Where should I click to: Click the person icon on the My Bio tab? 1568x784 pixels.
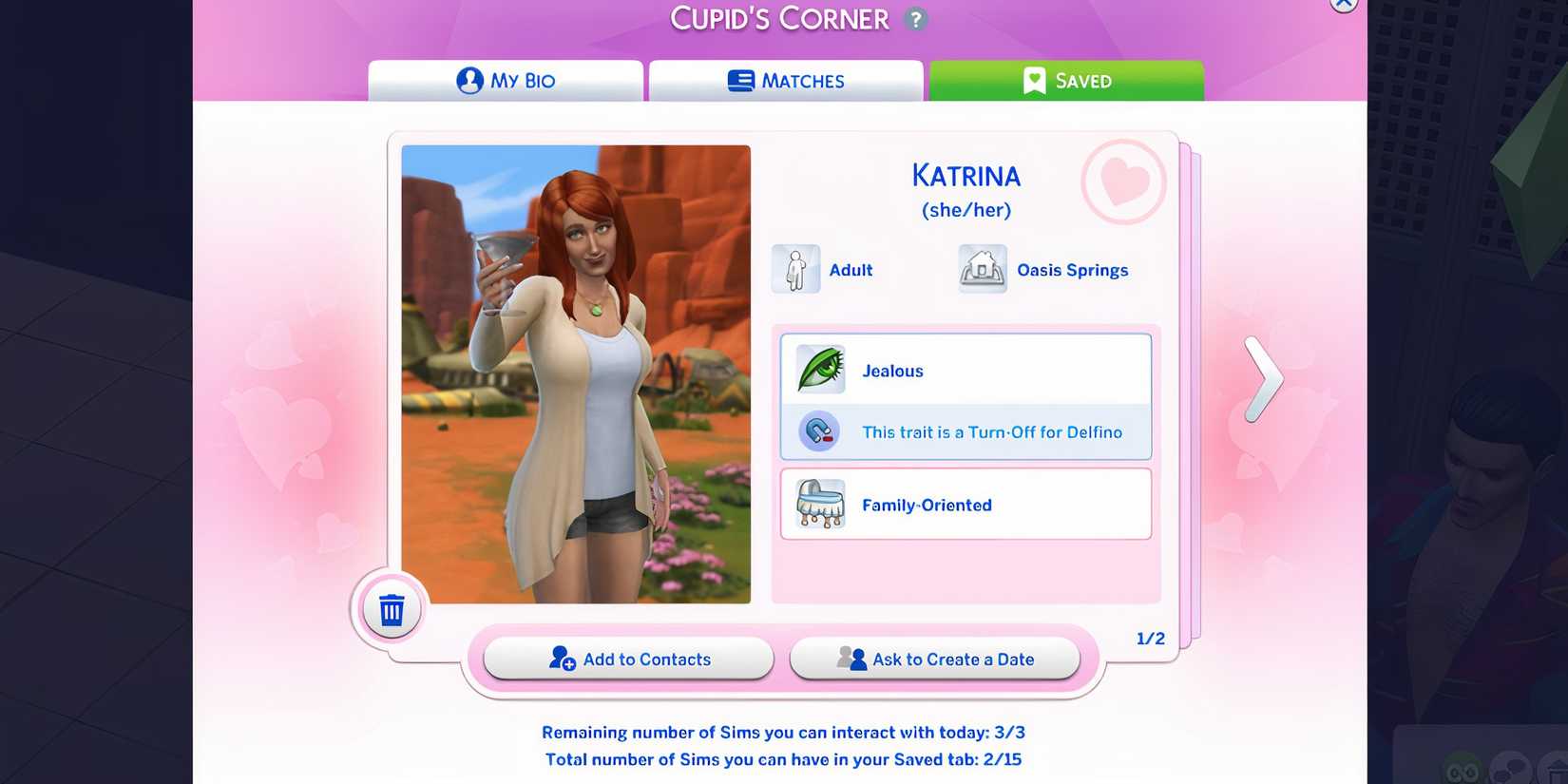coord(468,80)
